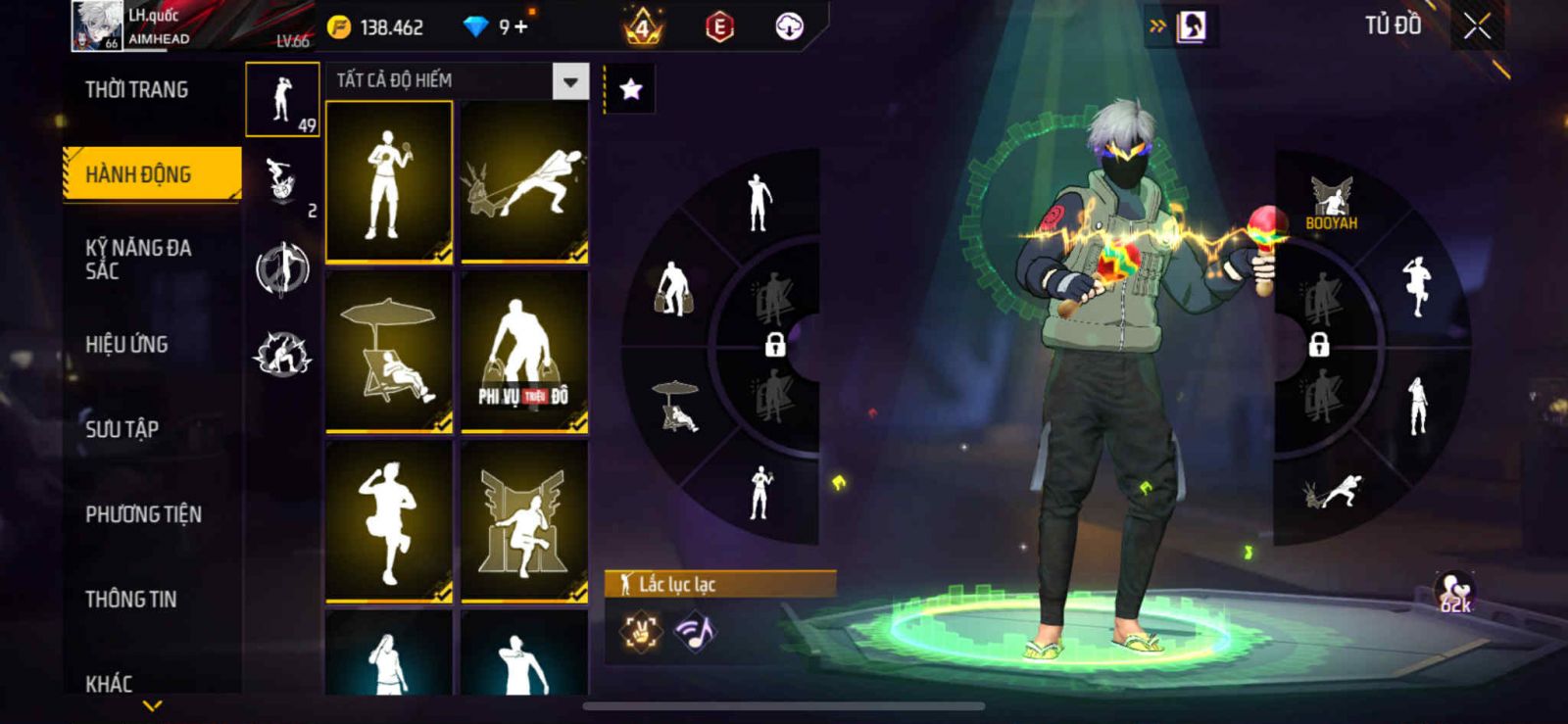Open the player profile avatar
Viewport: 1568px width, 724px height.
pos(96,25)
